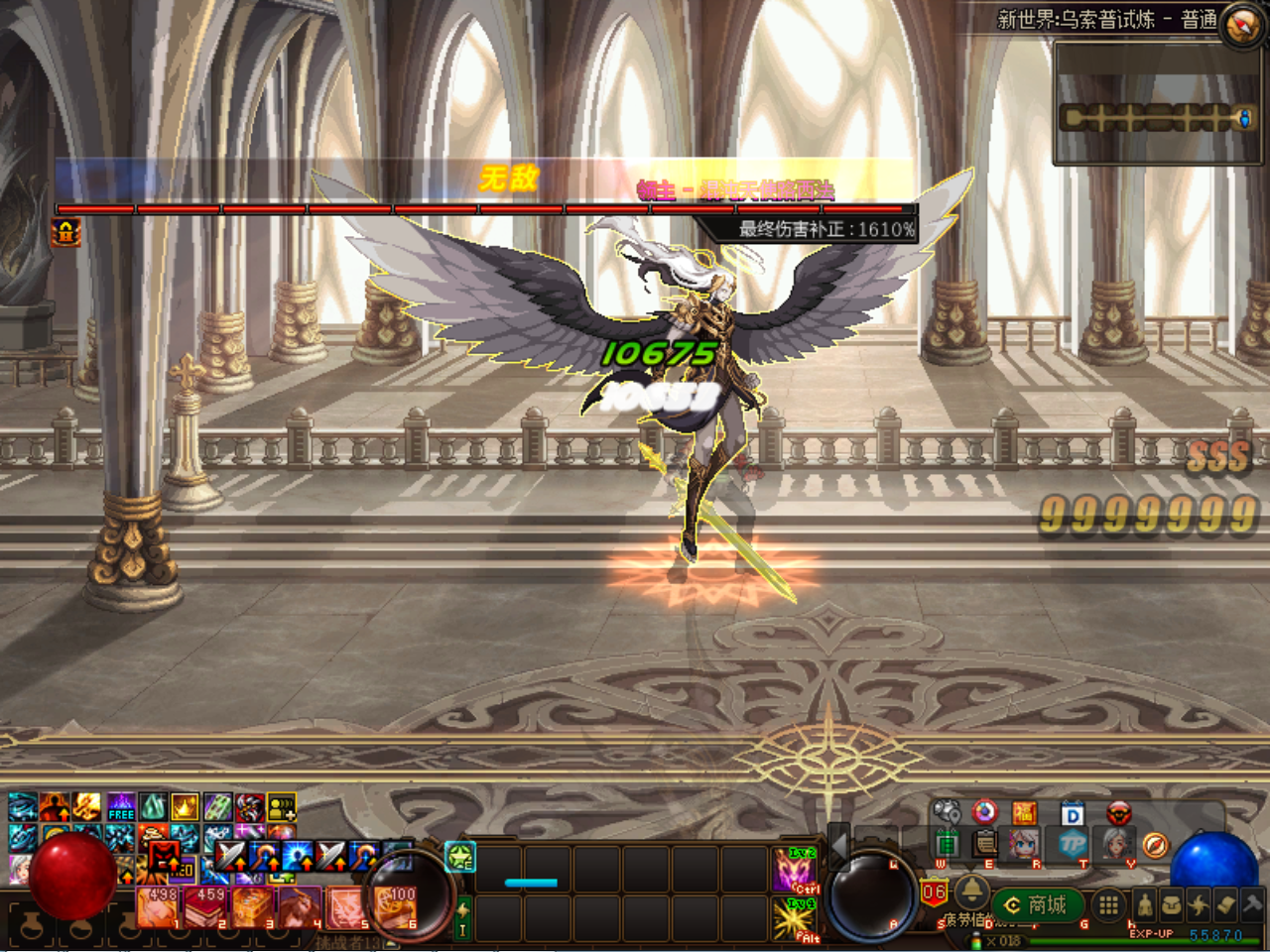Select the anime girl event NPC icon
The width and height of the screenshot is (1270, 952).
click(1024, 845)
